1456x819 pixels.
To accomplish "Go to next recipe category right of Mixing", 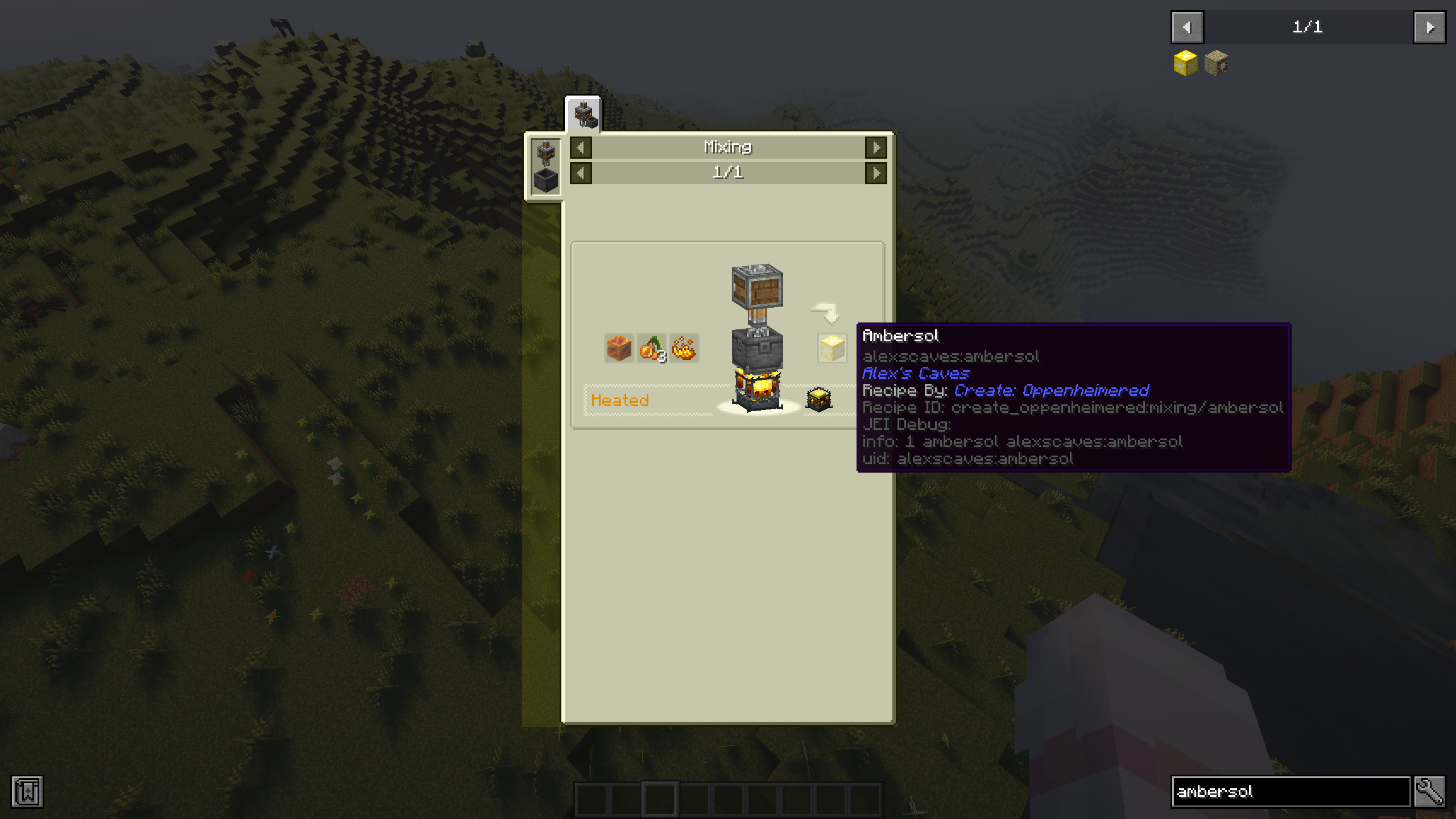I will point(876,148).
